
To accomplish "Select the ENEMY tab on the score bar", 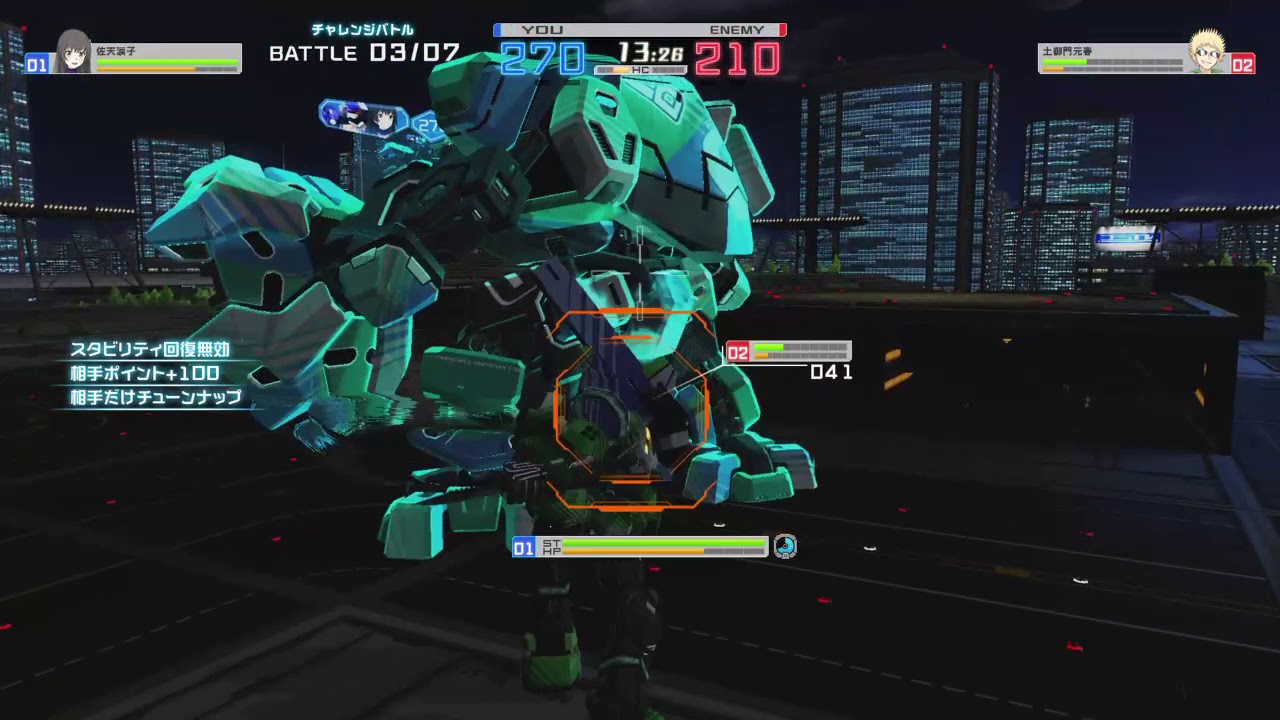I will pyautogui.click(x=738, y=30).
